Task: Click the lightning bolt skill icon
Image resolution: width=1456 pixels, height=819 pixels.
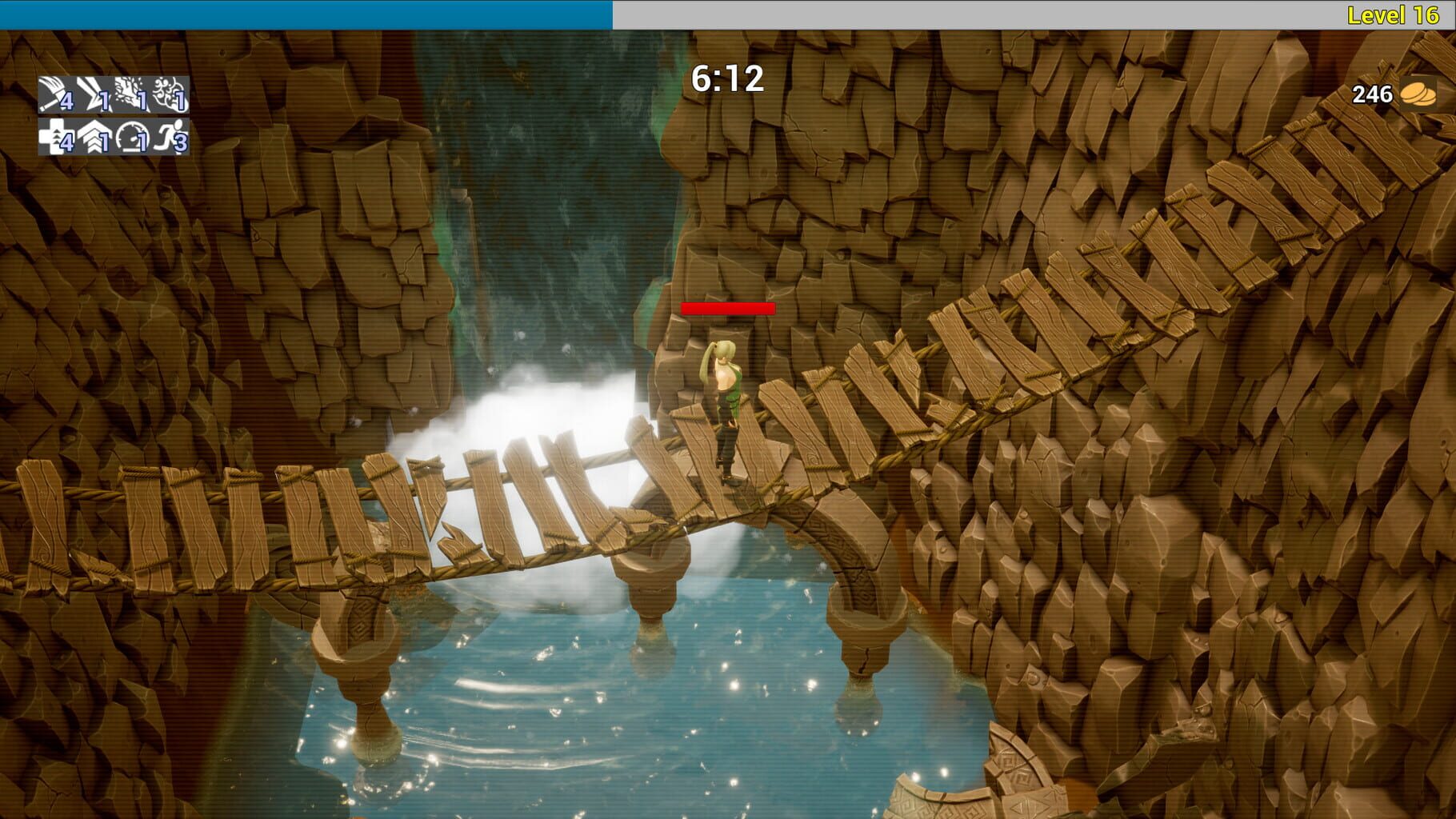Action: [x=94, y=94]
